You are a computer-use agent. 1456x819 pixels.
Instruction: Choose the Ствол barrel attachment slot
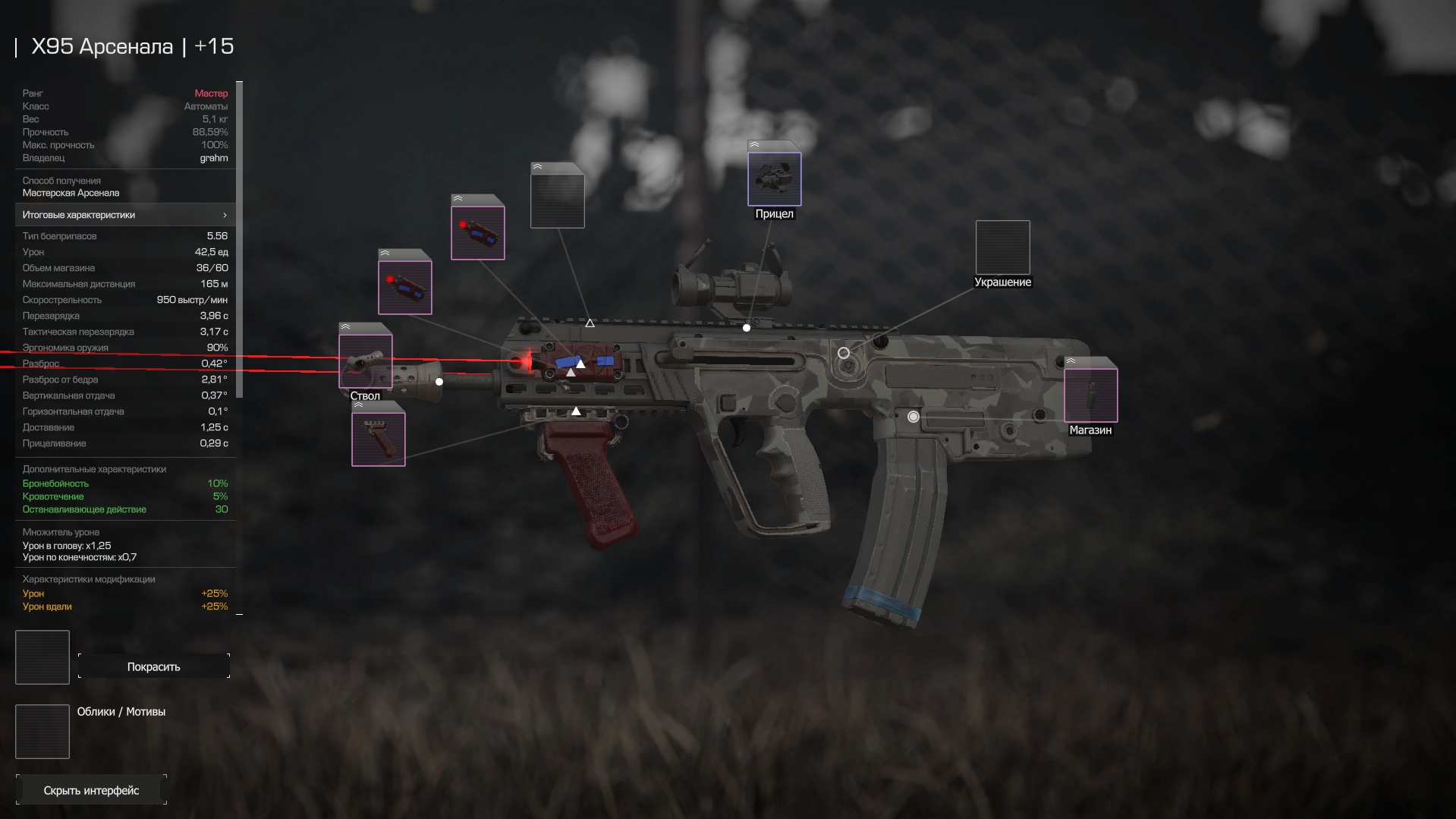click(365, 361)
